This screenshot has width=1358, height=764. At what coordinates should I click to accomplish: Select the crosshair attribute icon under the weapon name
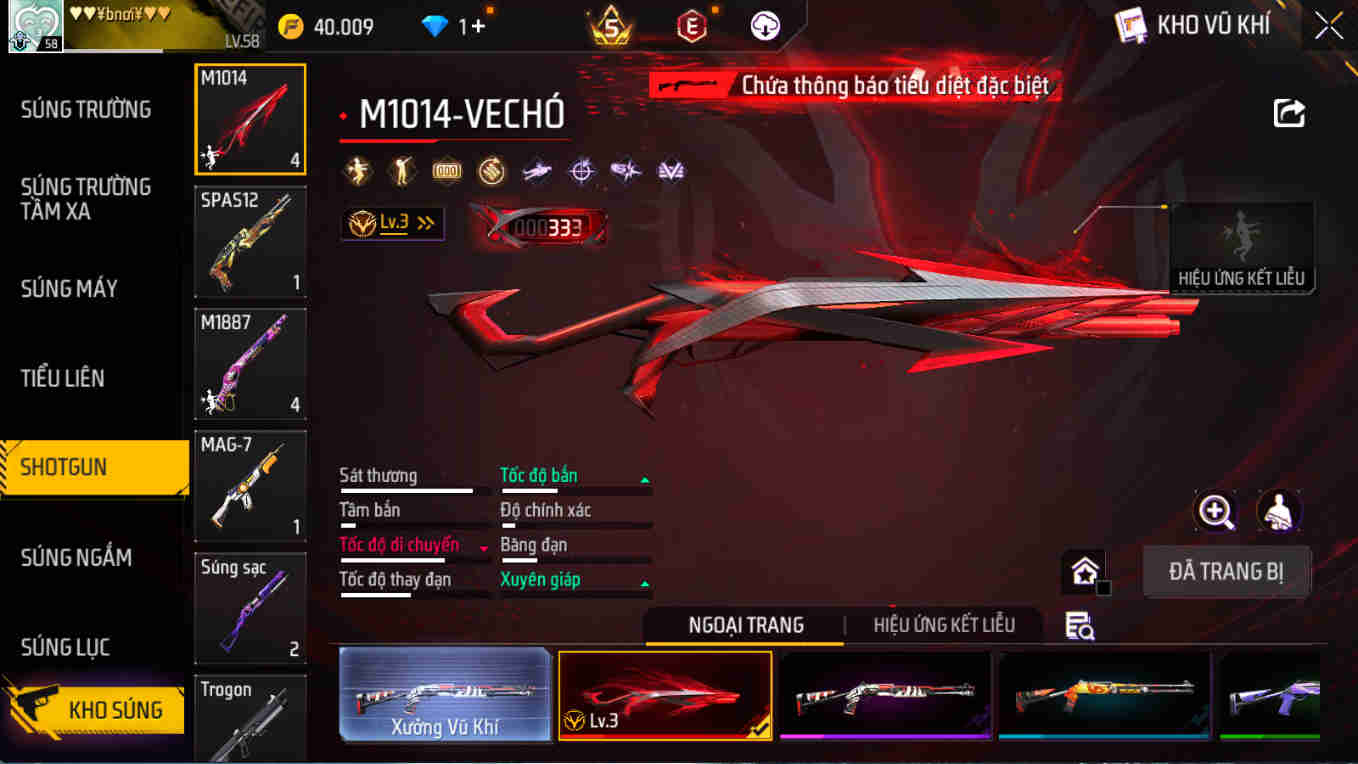(x=582, y=171)
